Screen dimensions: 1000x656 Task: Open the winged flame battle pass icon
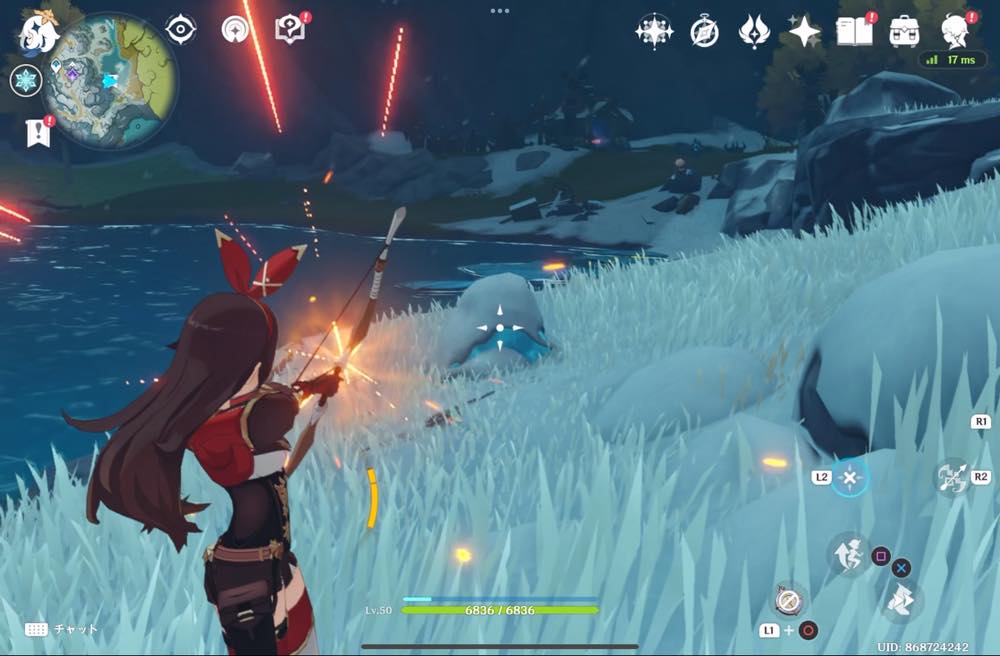[x=753, y=32]
